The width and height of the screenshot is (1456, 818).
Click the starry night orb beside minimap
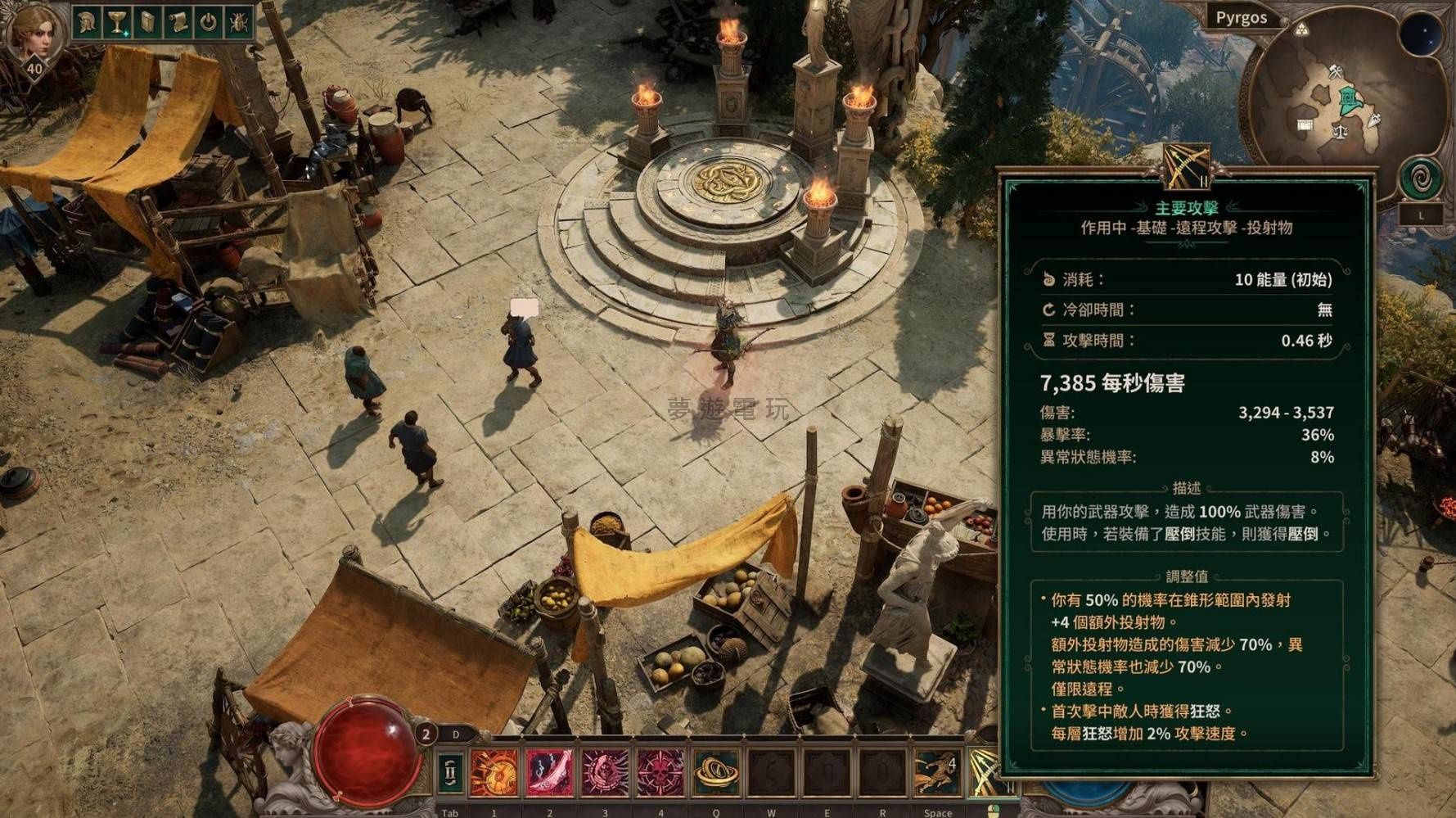coord(1420,34)
